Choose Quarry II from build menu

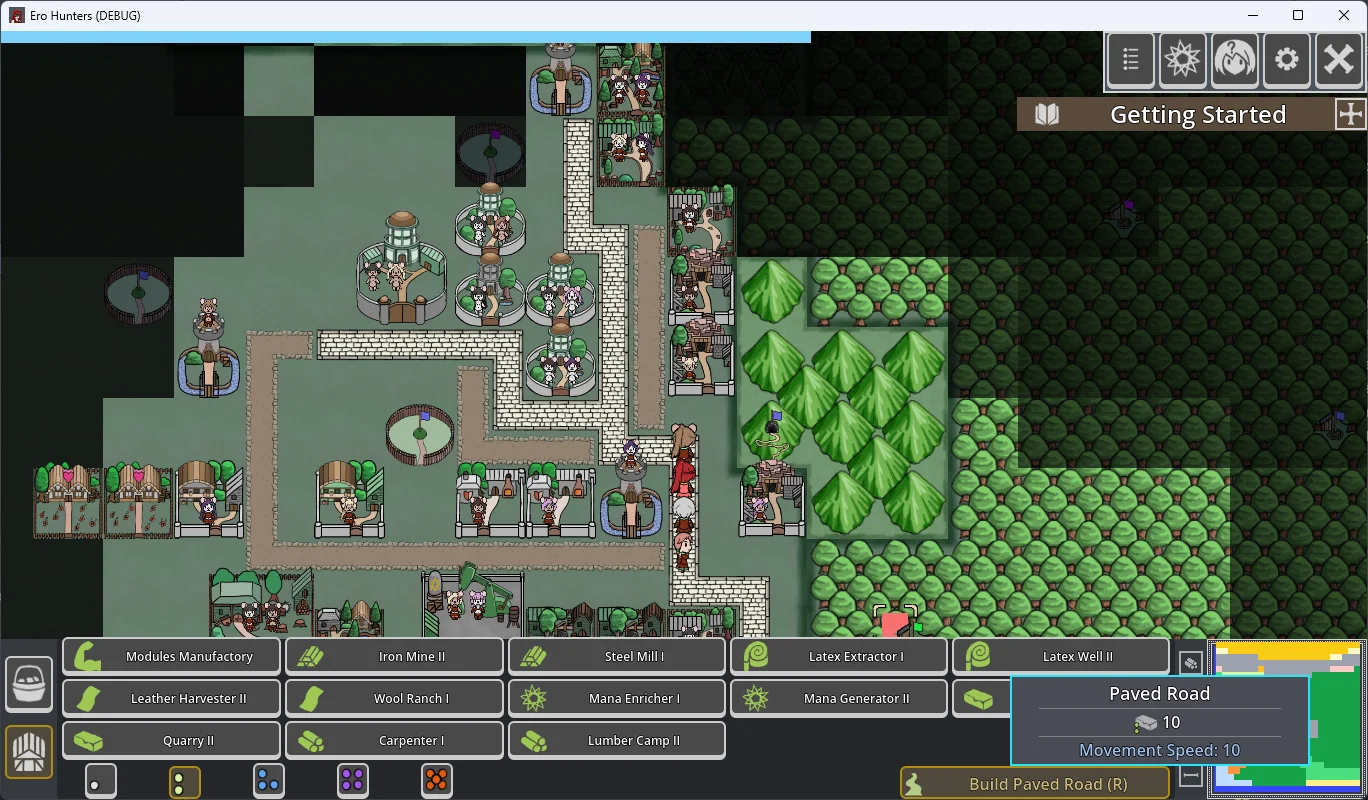tap(172, 741)
